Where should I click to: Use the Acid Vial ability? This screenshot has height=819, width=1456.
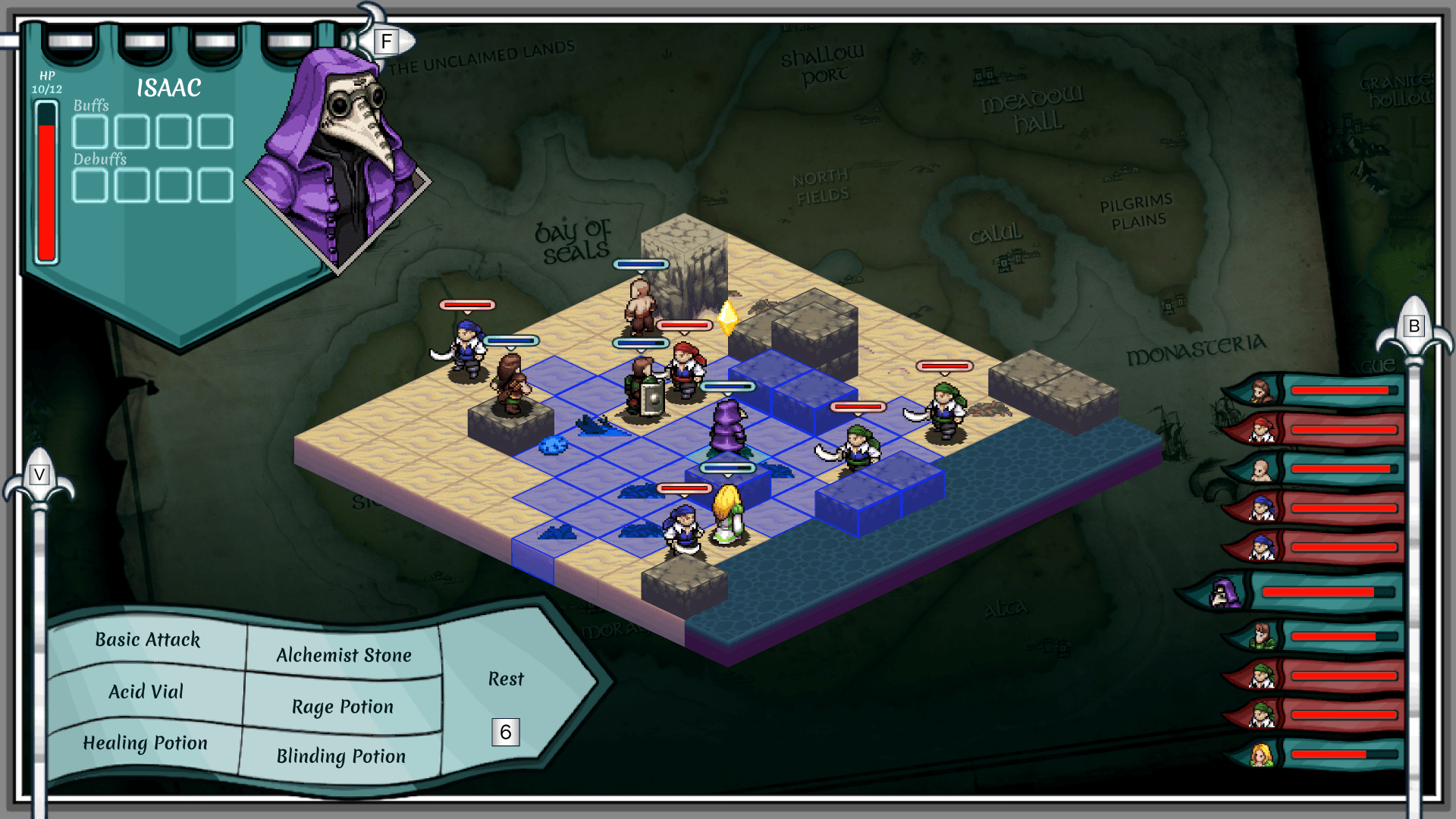pos(146,692)
